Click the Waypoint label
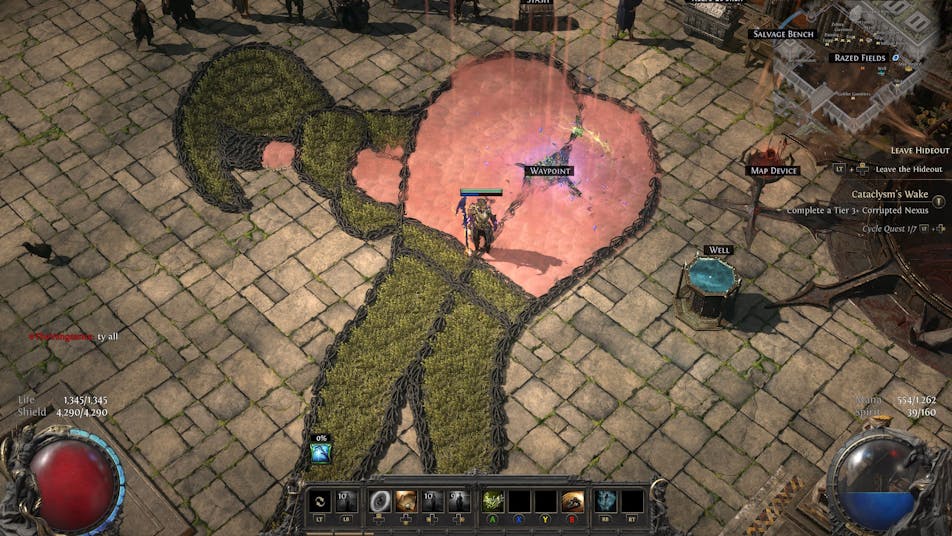 [549, 171]
